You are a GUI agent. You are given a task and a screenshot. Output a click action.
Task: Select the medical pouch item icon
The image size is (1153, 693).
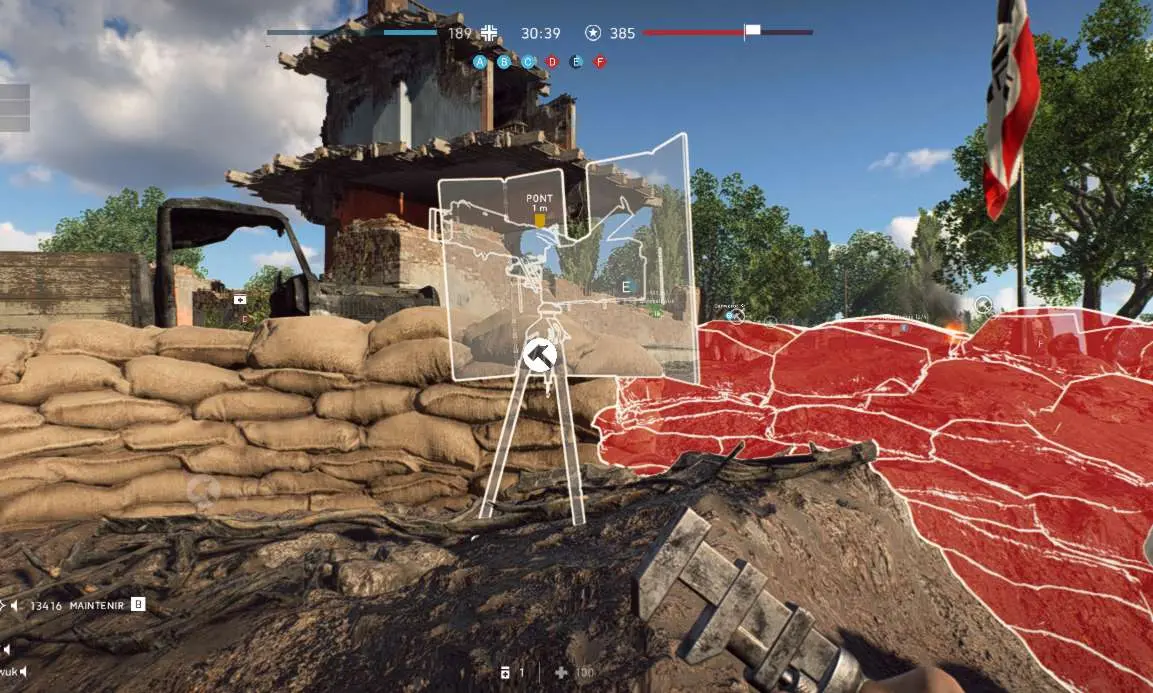click(507, 673)
